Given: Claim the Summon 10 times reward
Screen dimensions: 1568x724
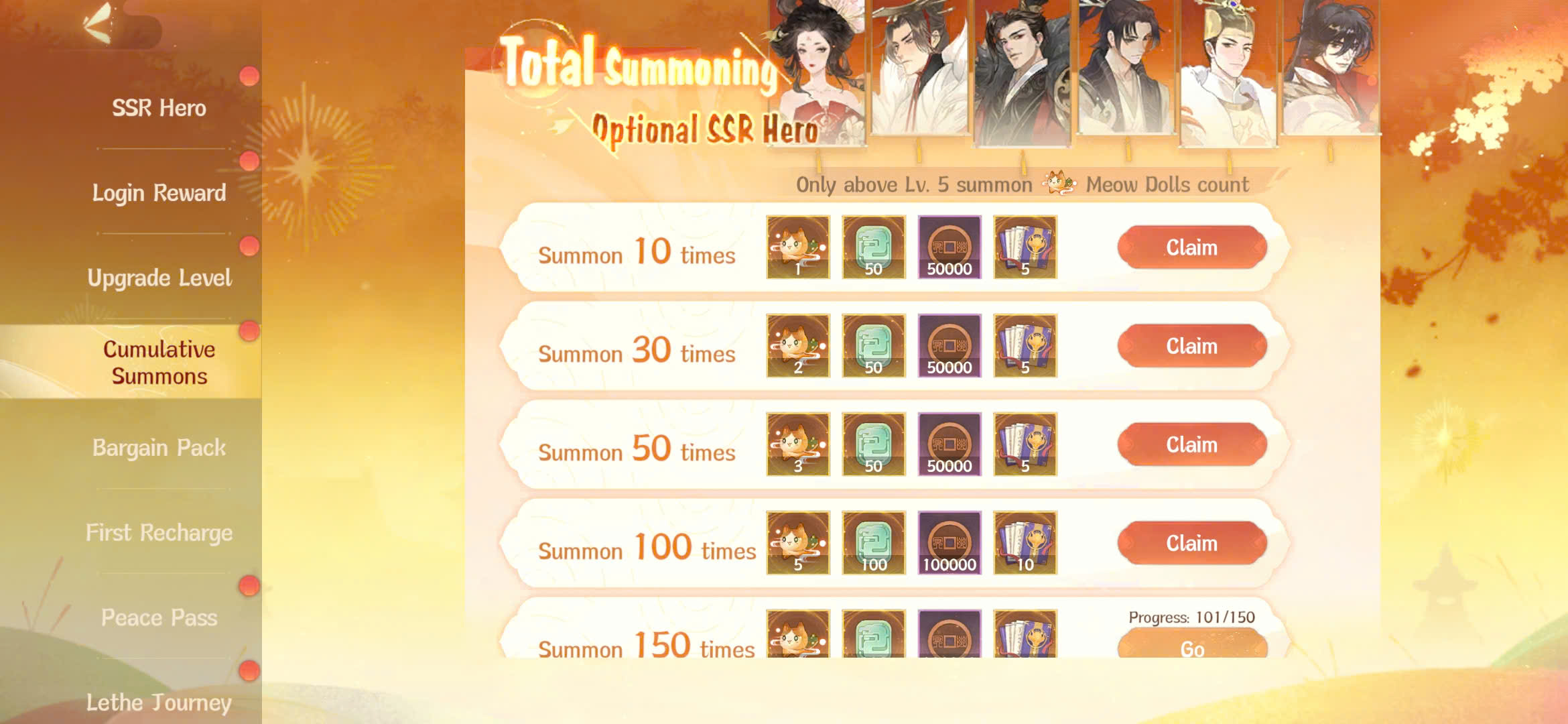Looking at the screenshot, I should coord(1192,247).
